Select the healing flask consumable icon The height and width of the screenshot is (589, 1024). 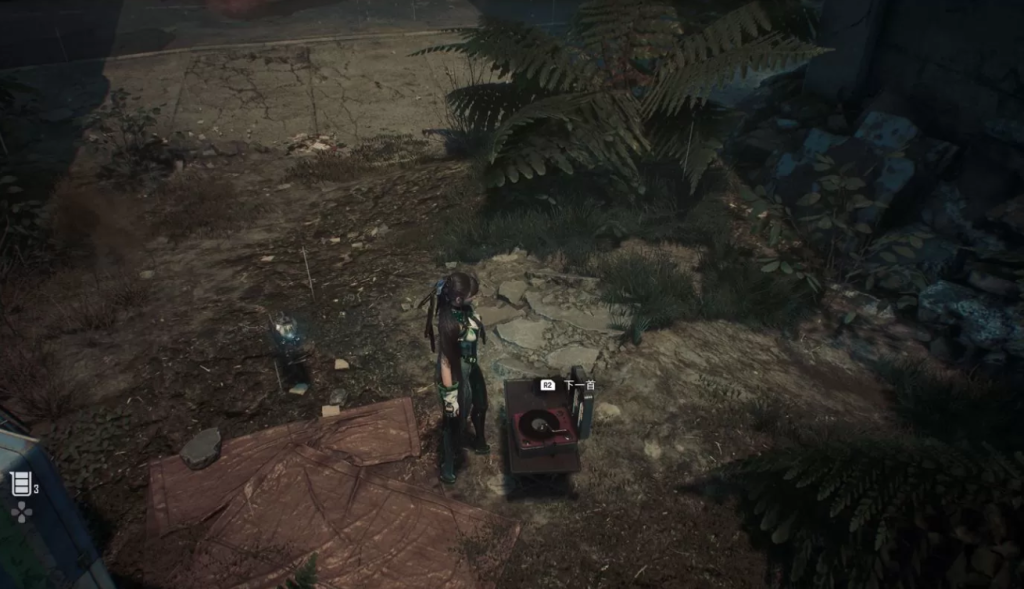click(x=21, y=484)
